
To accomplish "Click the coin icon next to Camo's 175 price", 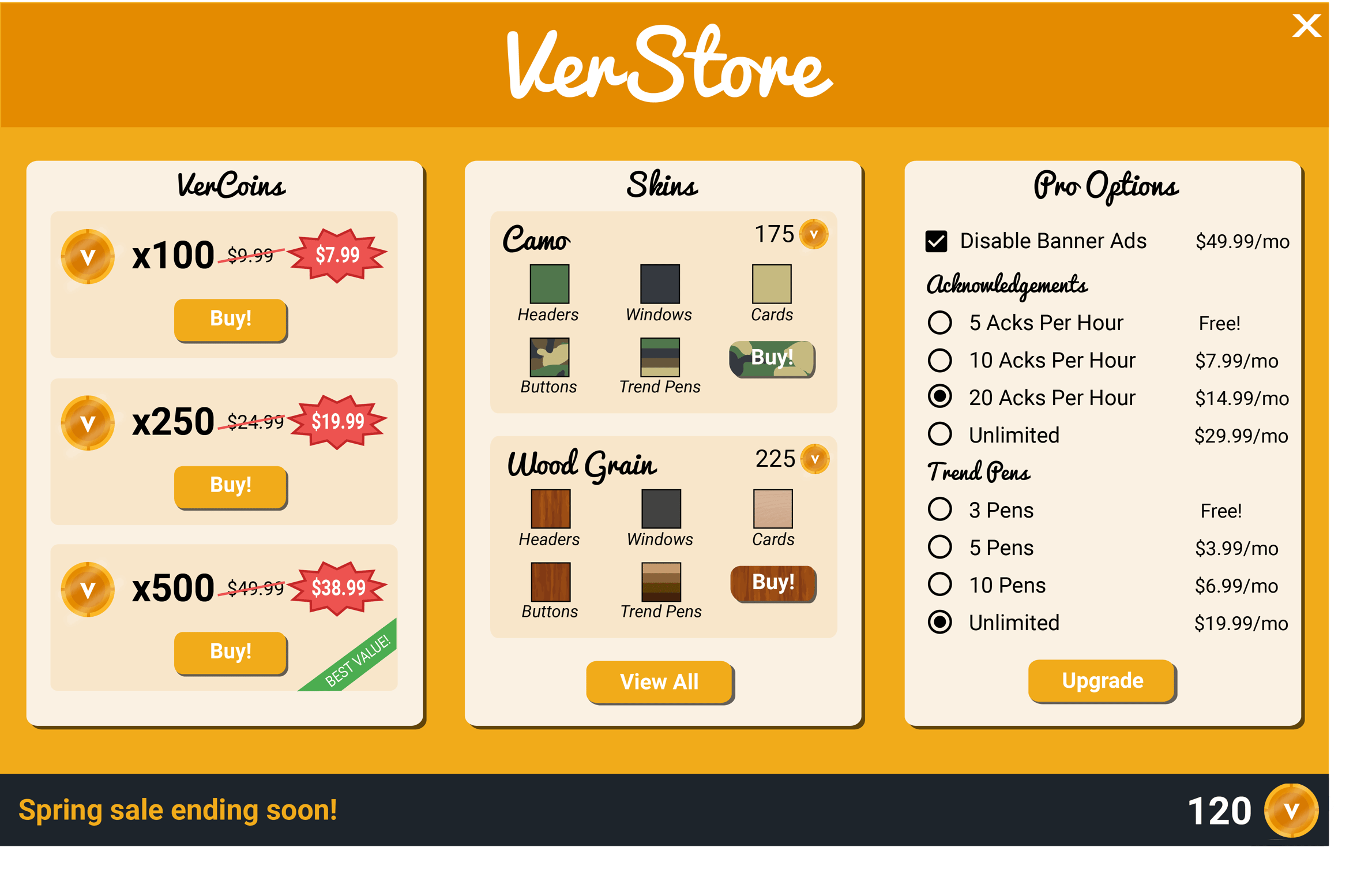I will point(814,234).
